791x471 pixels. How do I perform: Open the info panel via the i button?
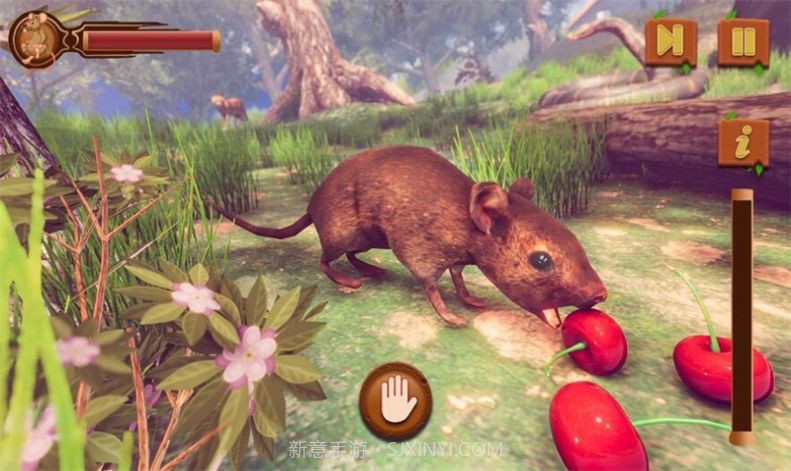743,143
